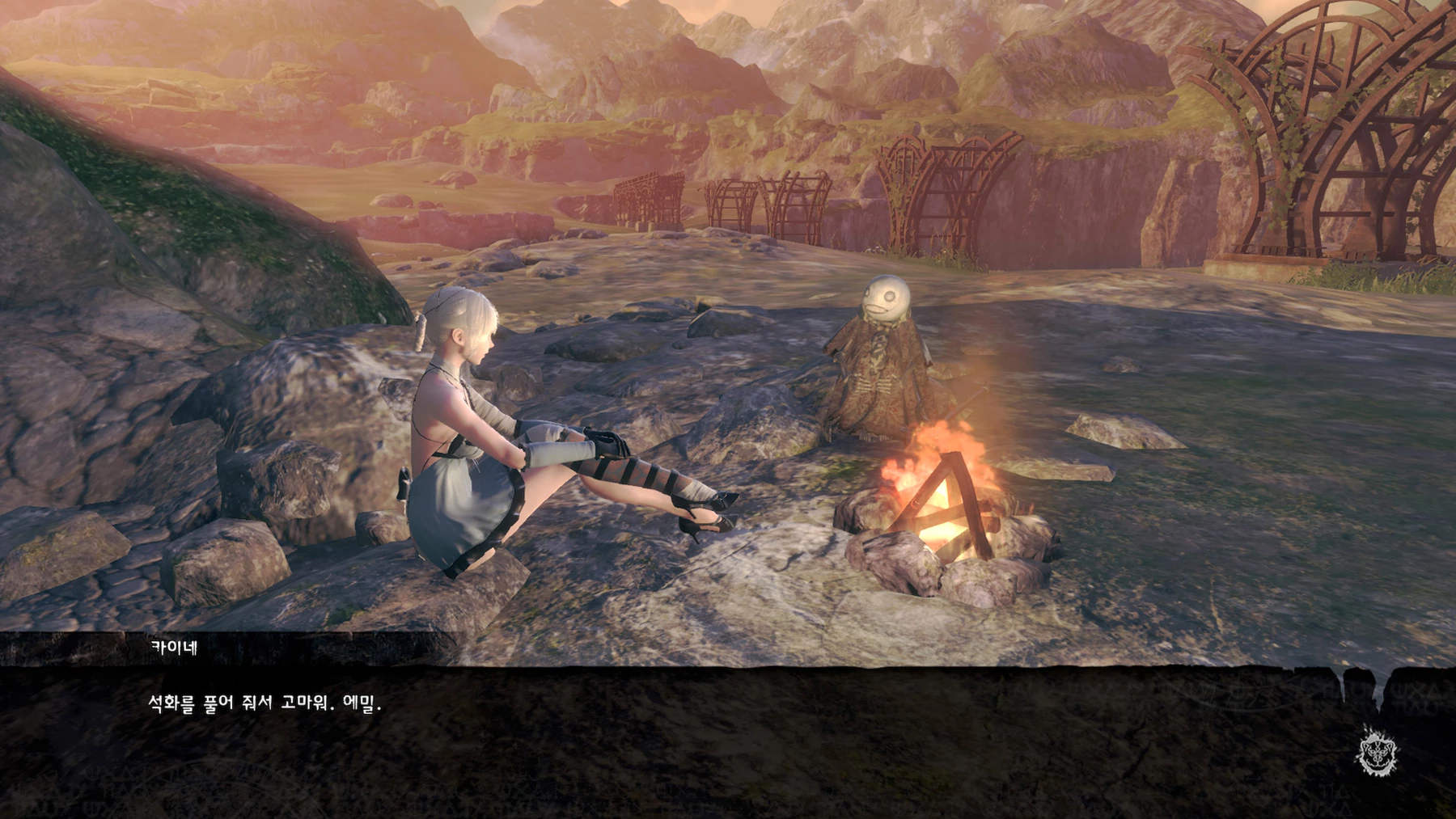Click the beast-face emblem to advance dialogue
Viewport: 1456px width, 819px height.
point(1377,751)
